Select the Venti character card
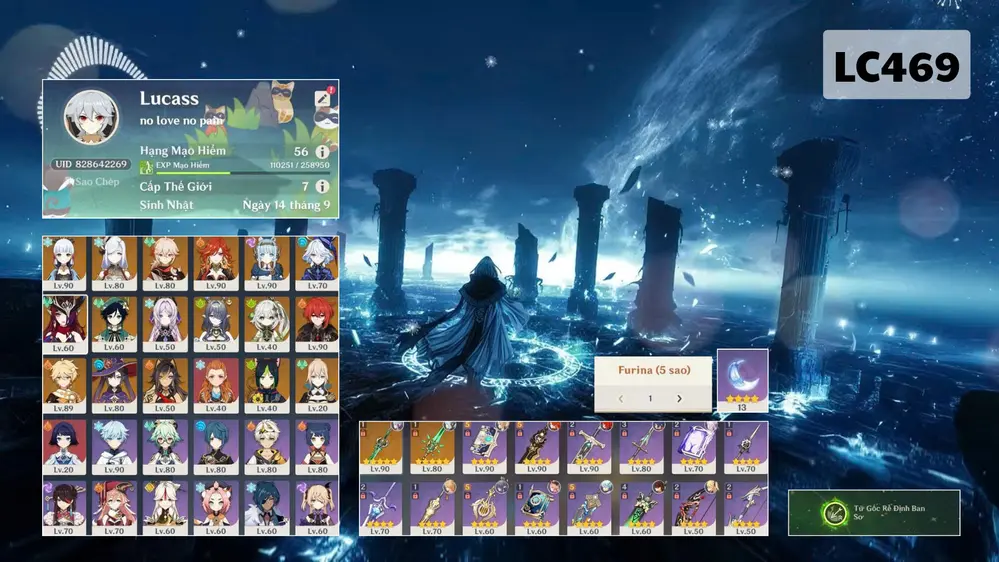Viewport: 999px width, 562px height. pyautogui.click(x=116, y=320)
